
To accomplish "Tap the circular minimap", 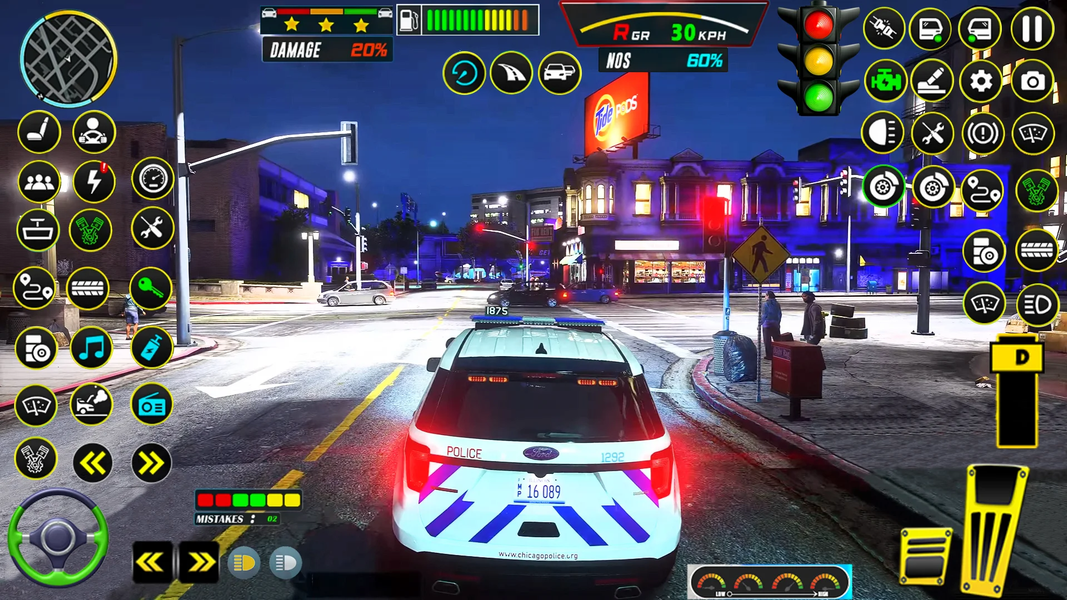I will (x=68, y=58).
